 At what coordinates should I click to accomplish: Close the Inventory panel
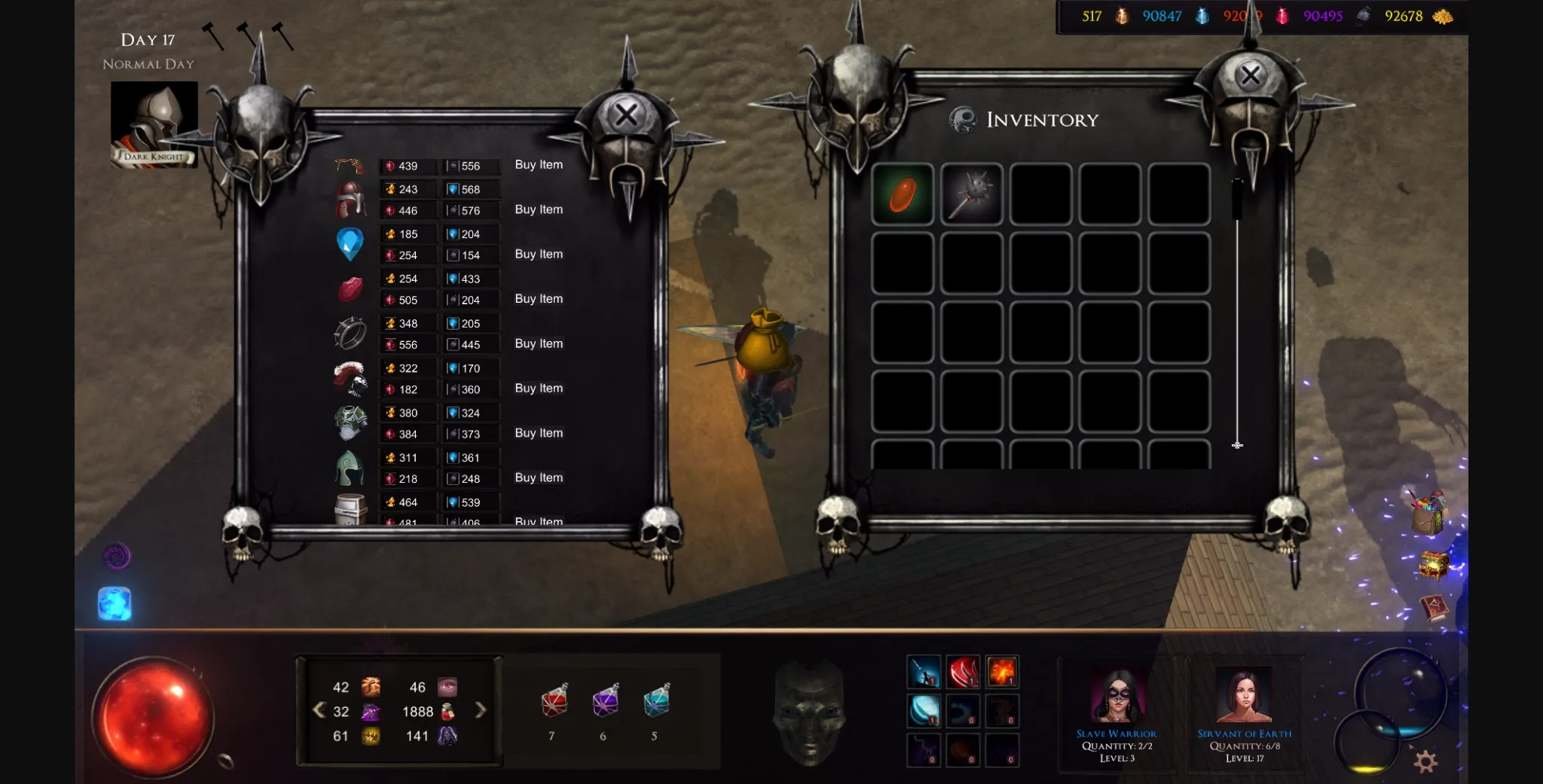[x=1251, y=75]
